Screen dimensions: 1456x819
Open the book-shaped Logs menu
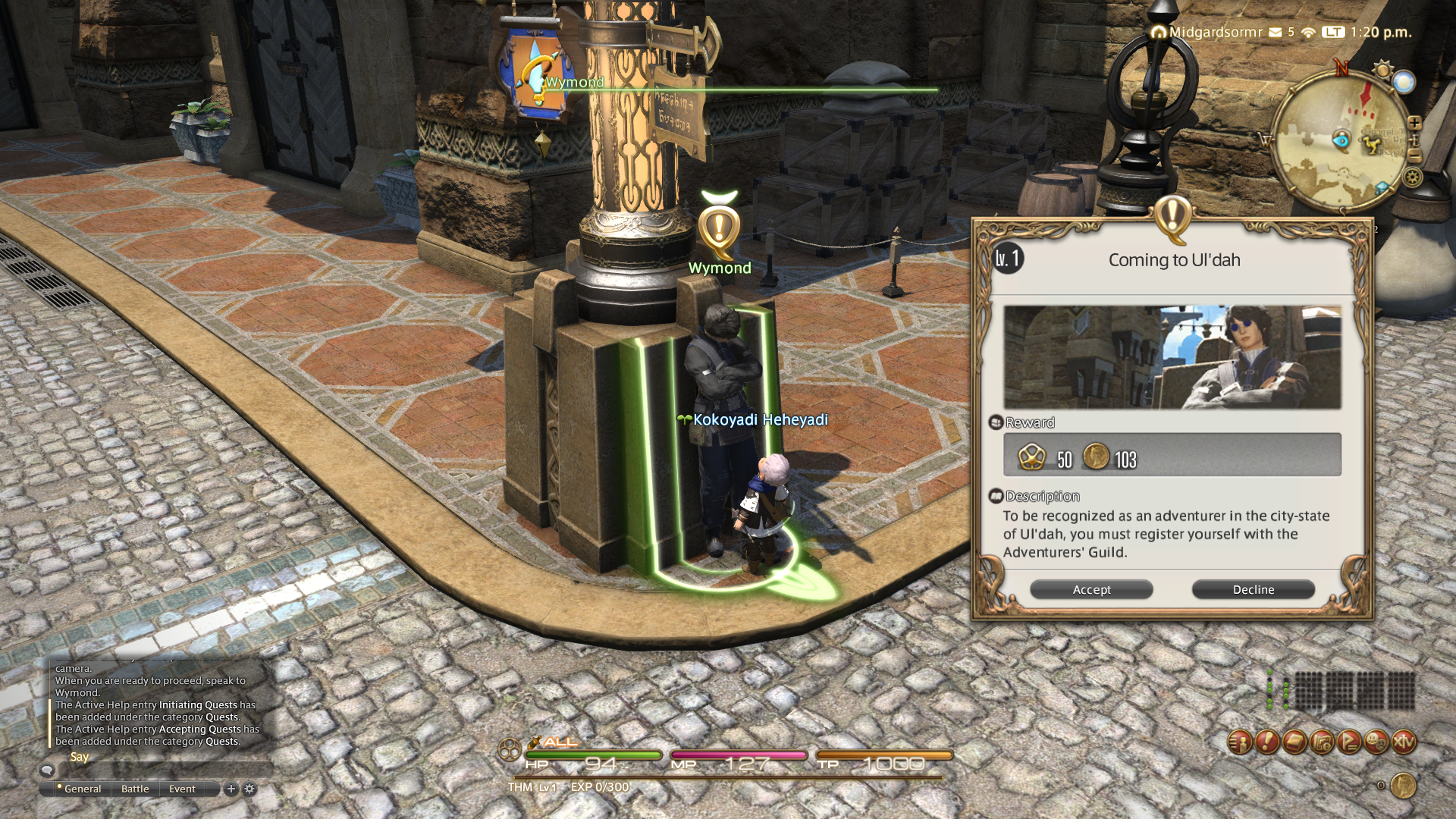tap(1294, 742)
